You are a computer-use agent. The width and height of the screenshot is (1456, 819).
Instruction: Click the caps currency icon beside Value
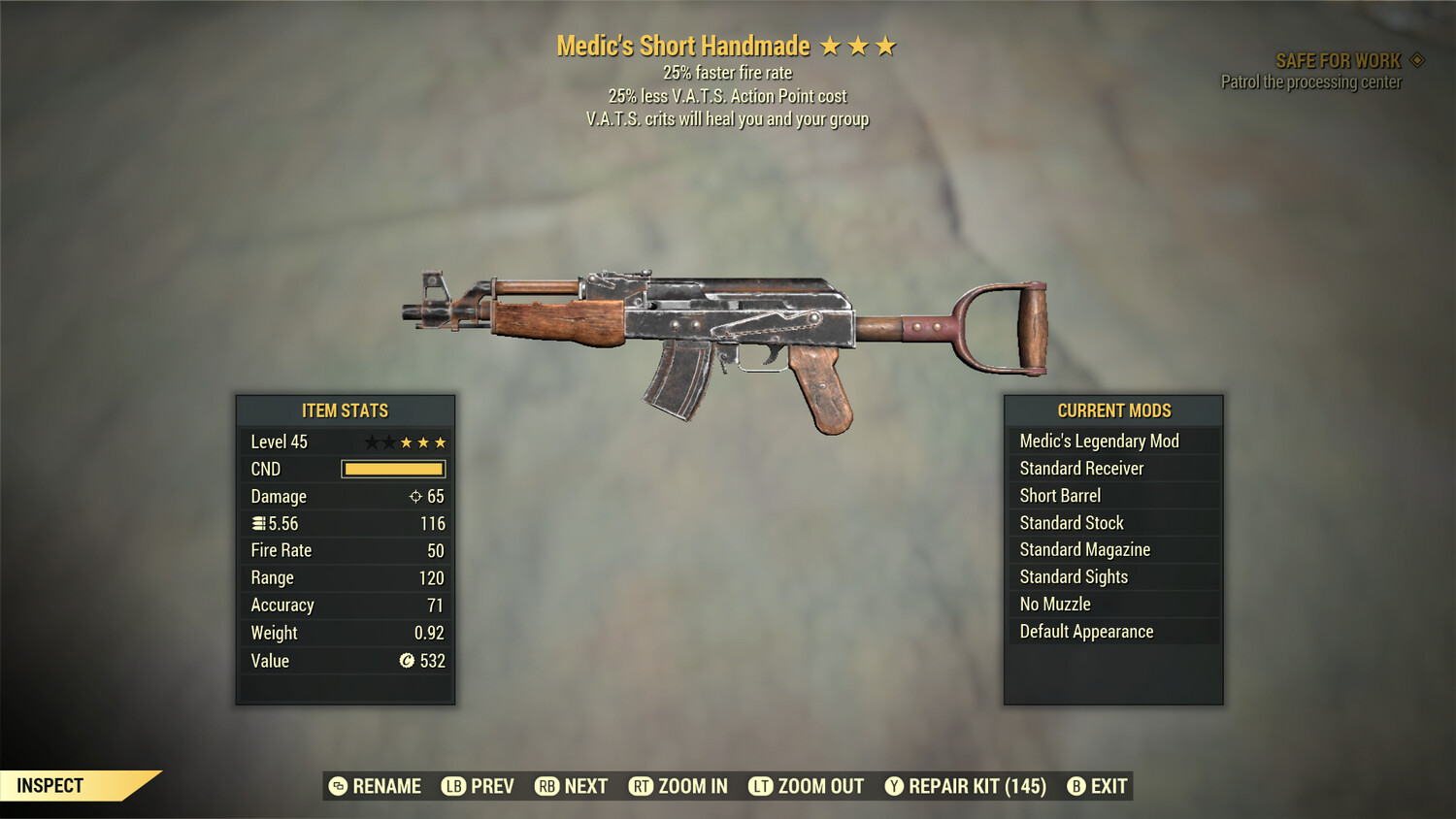coord(408,661)
